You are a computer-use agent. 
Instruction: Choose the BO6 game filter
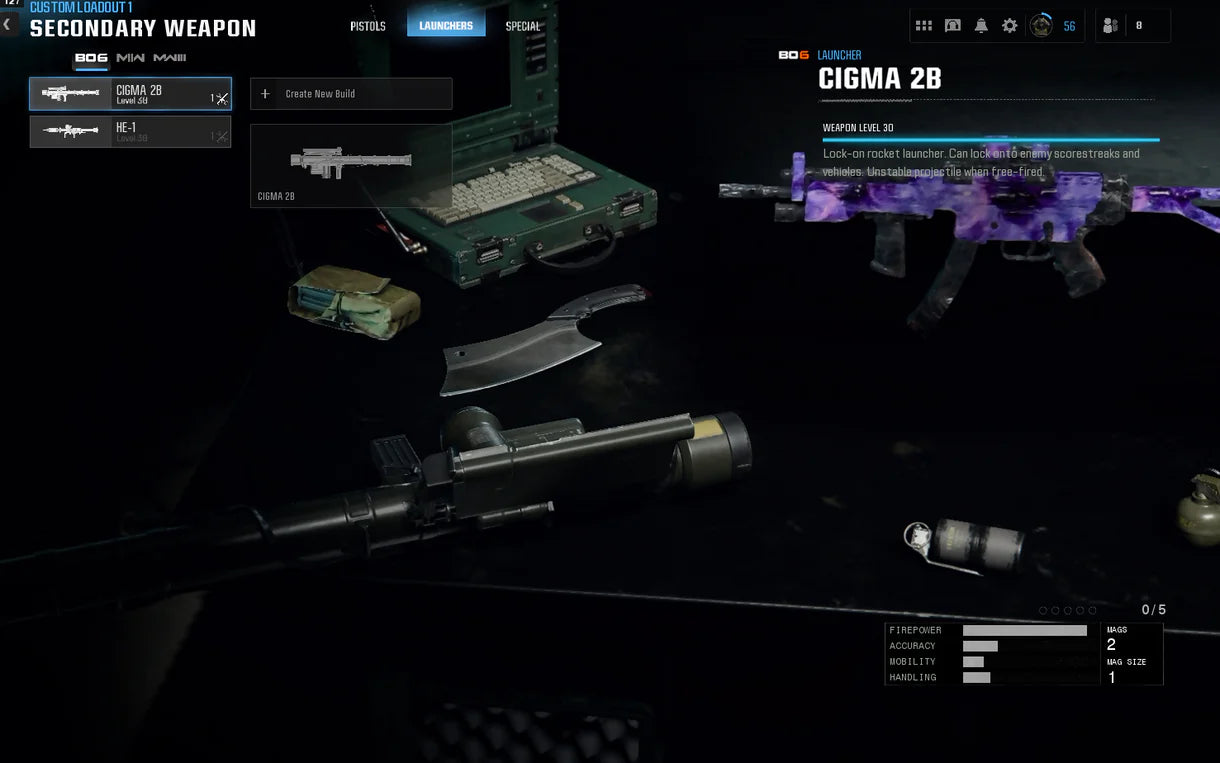tap(92, 58)
